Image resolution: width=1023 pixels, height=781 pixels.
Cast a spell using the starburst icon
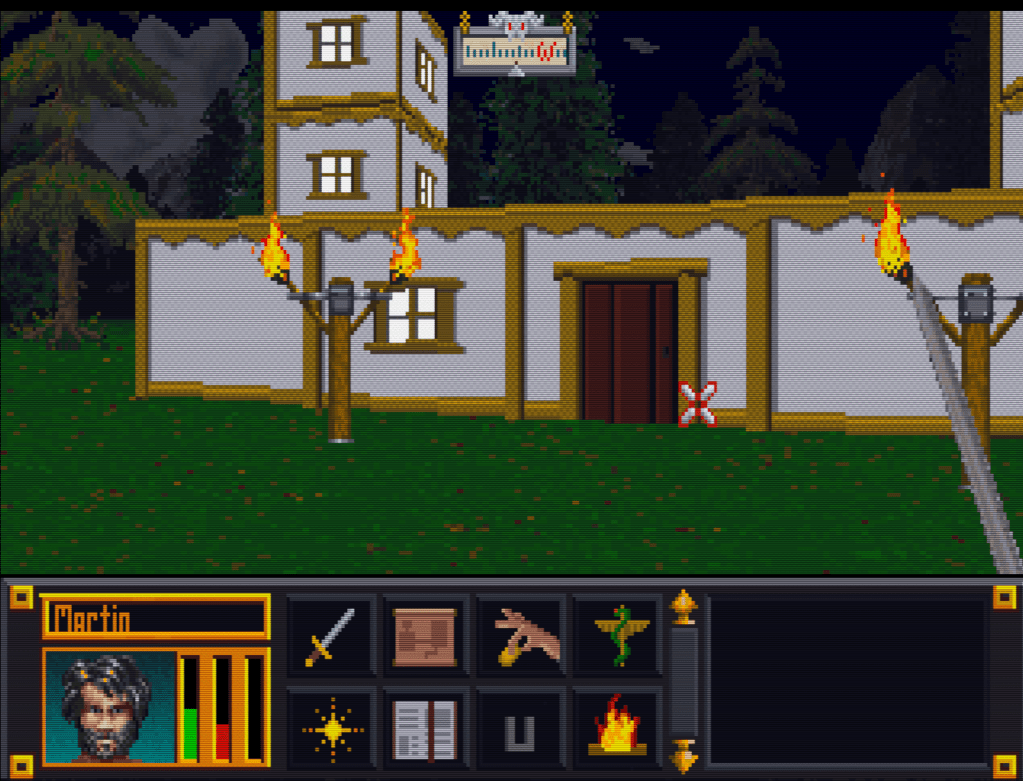click(x=331, y=728)
